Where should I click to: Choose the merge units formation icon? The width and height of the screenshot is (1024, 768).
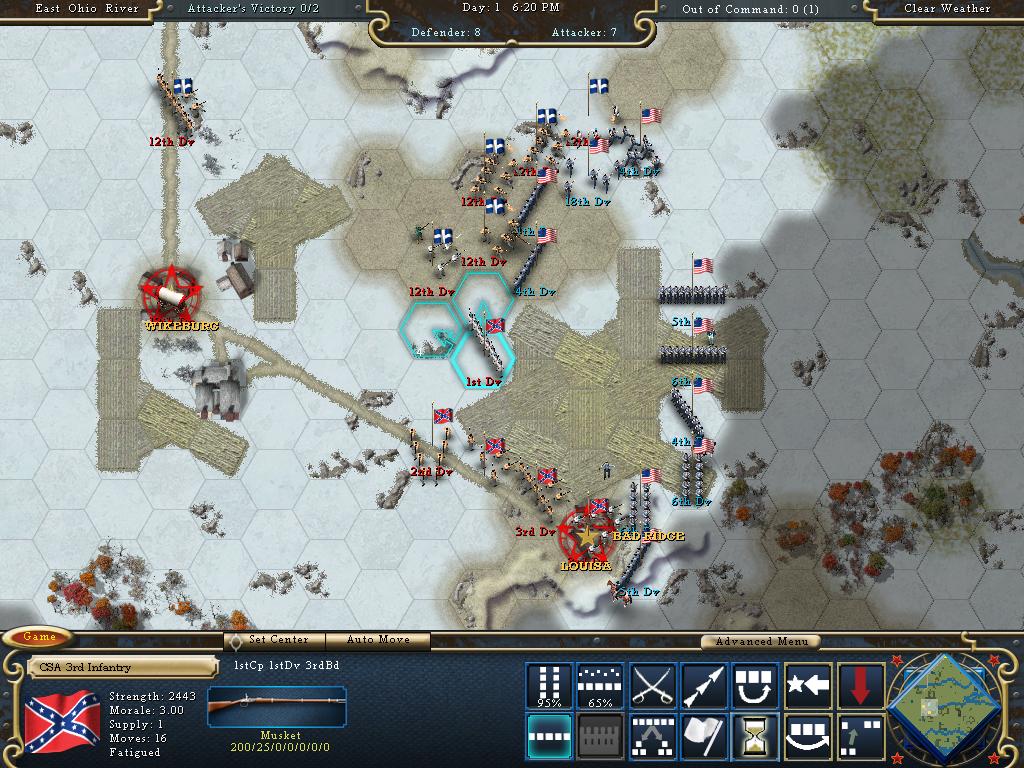652,736
